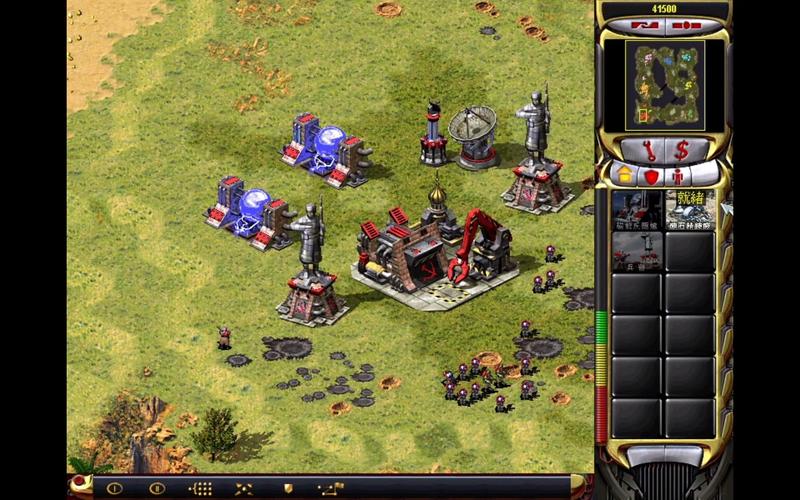Activate the dollar-sign sell button
Image resolution: width=800 pixels, height=500 pixels.
coord(683,150)
